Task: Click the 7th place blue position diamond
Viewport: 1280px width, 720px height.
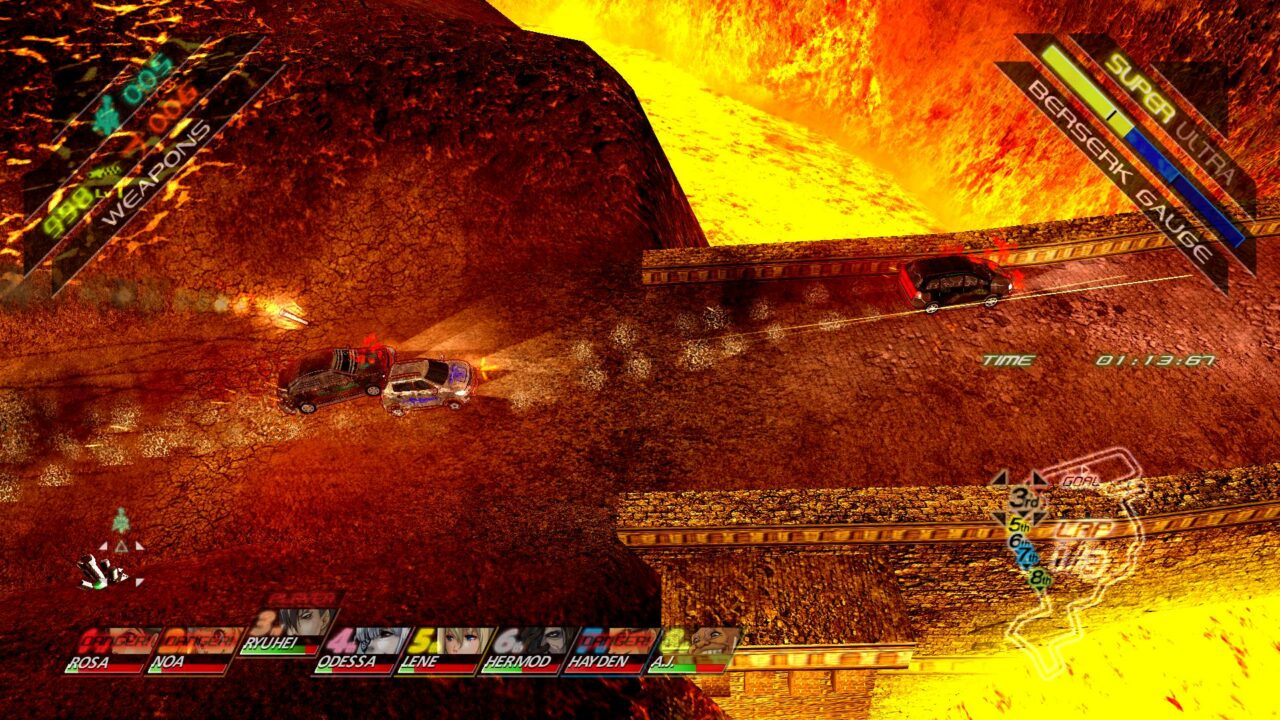Action: pyautogui.click(x=1028, y=555)
